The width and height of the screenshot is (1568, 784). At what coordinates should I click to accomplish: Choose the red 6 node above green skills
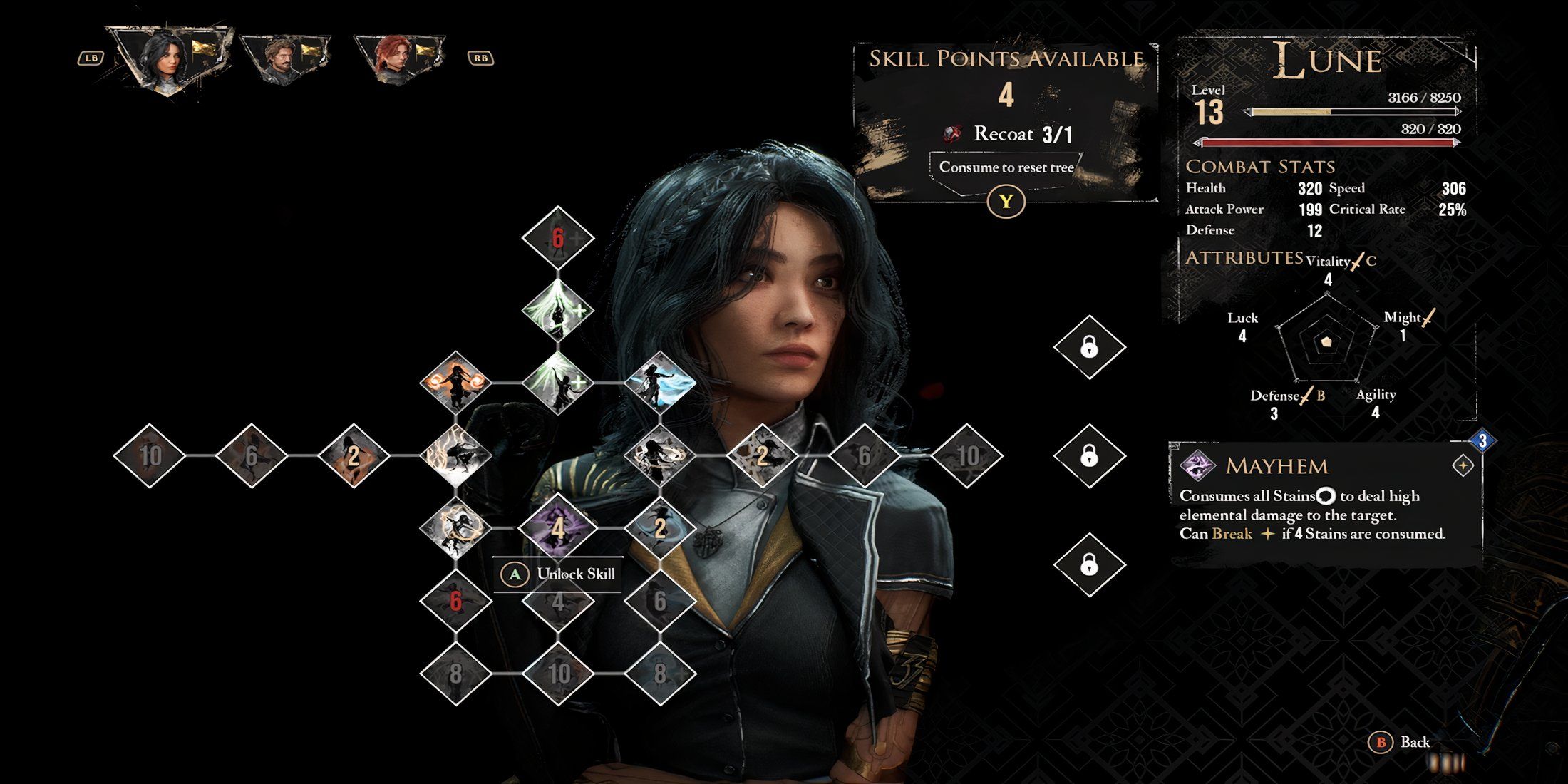pos(558,238)
